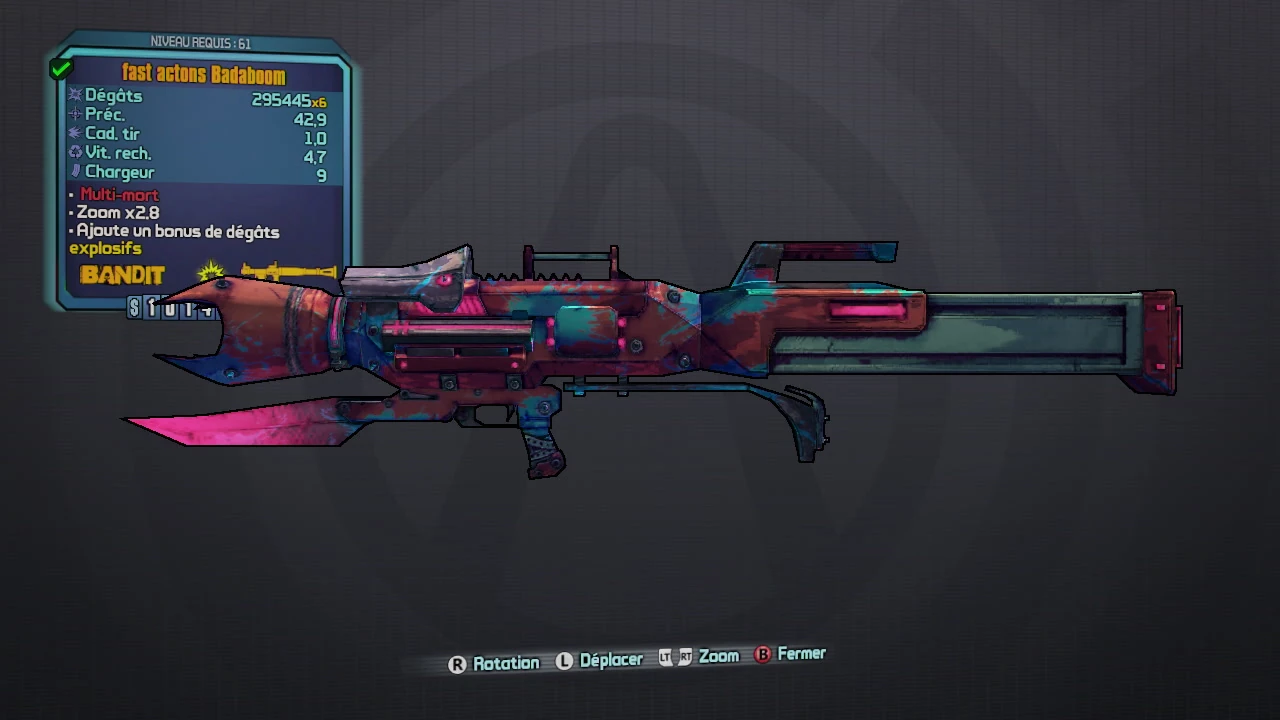Click the yellow explosive element starburst icon
This screenshot has width=1280, height=720.
[211, 270]
